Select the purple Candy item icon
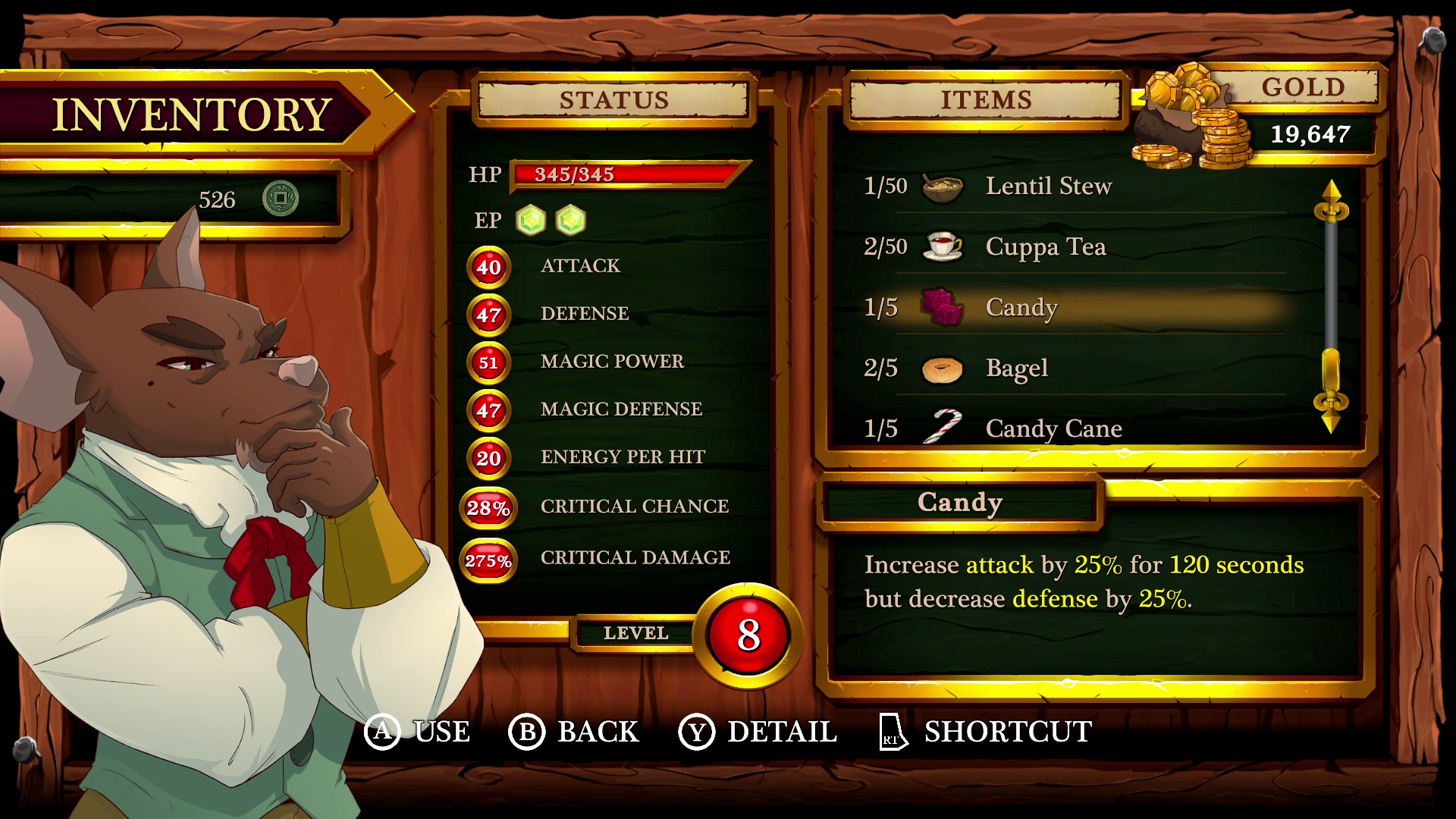1456x819 pixels. click(940, 306)
